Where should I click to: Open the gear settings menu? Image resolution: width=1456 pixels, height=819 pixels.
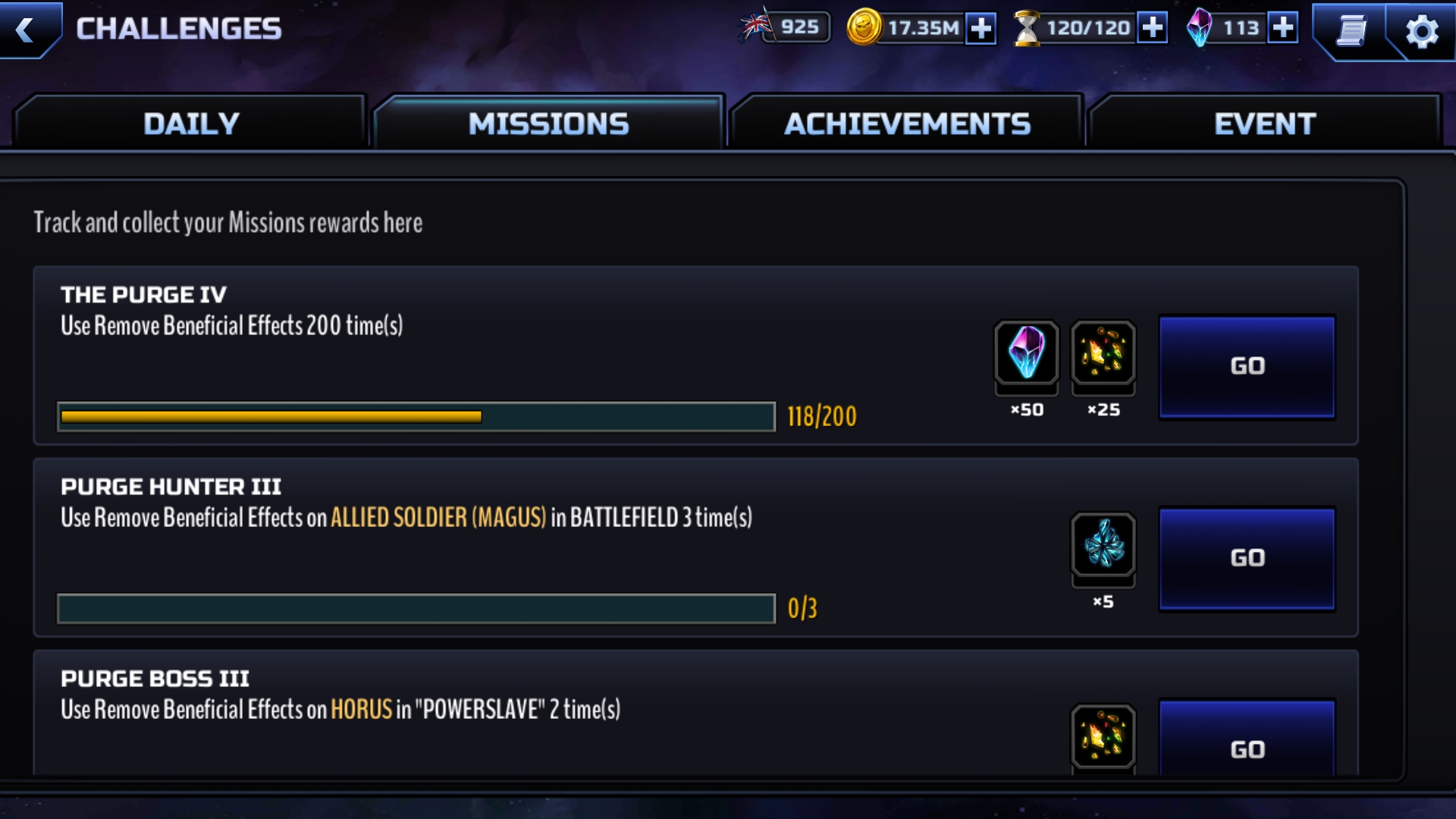[x=1421, y=31]
